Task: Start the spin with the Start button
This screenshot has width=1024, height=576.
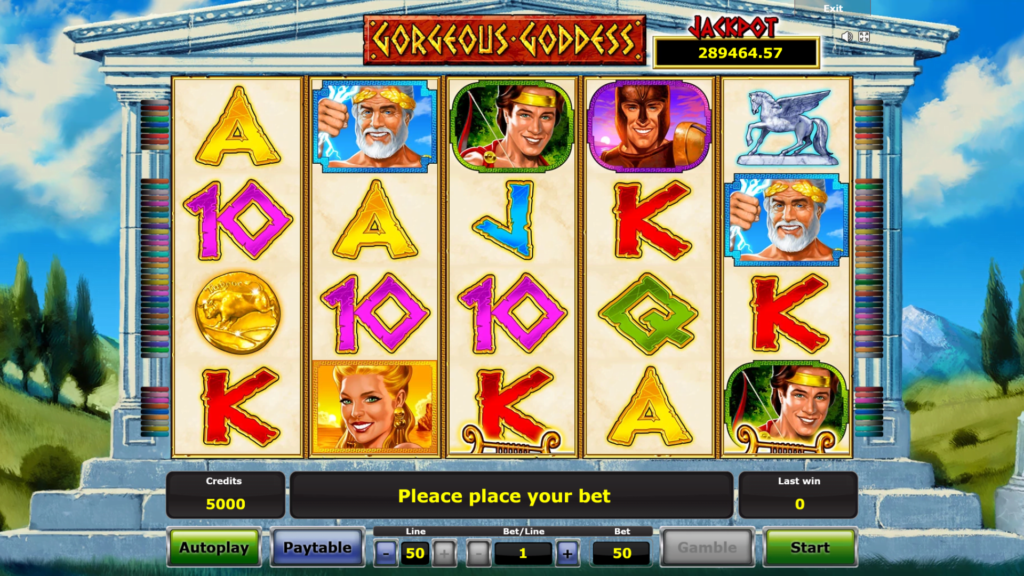Action: [x=810, y=547]
